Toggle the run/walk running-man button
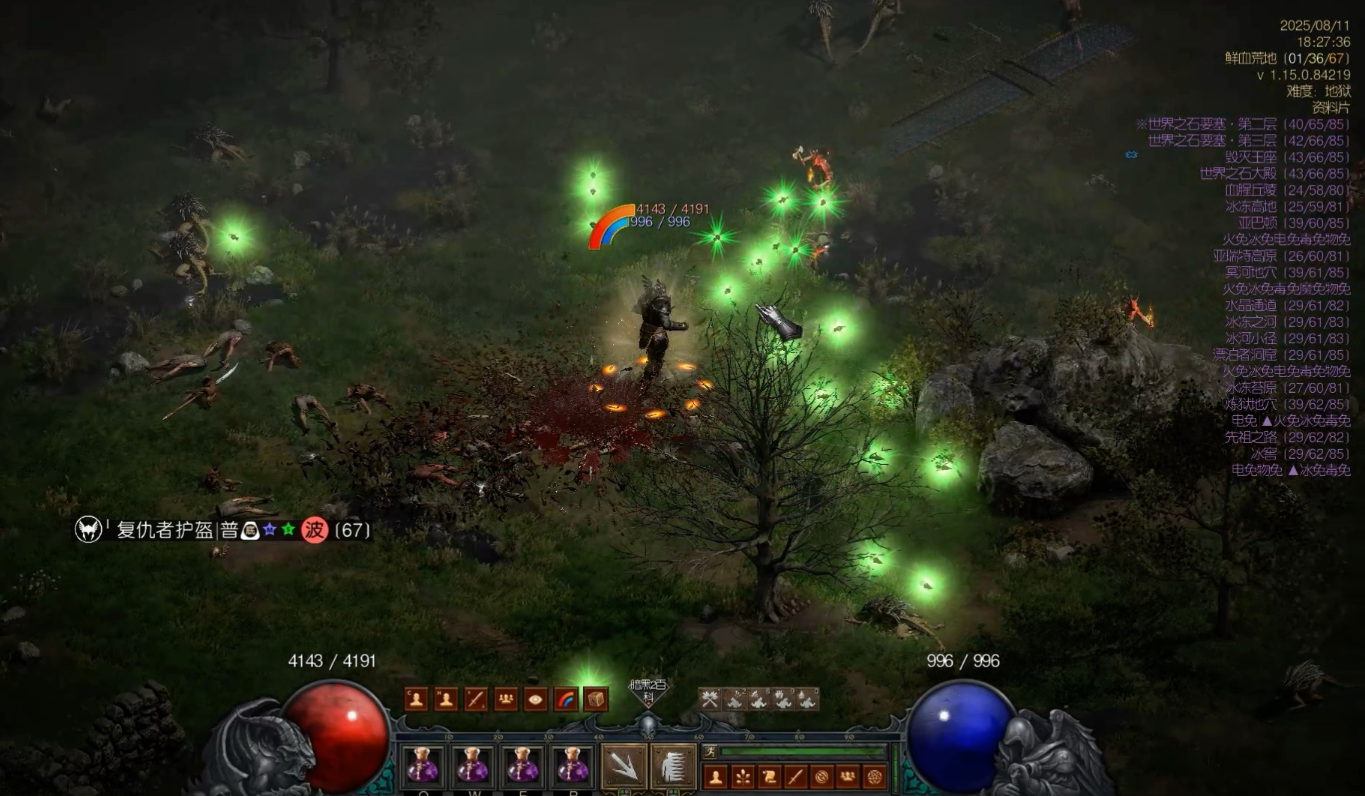This screenshot has width=1365, height=796. [710, 752]
